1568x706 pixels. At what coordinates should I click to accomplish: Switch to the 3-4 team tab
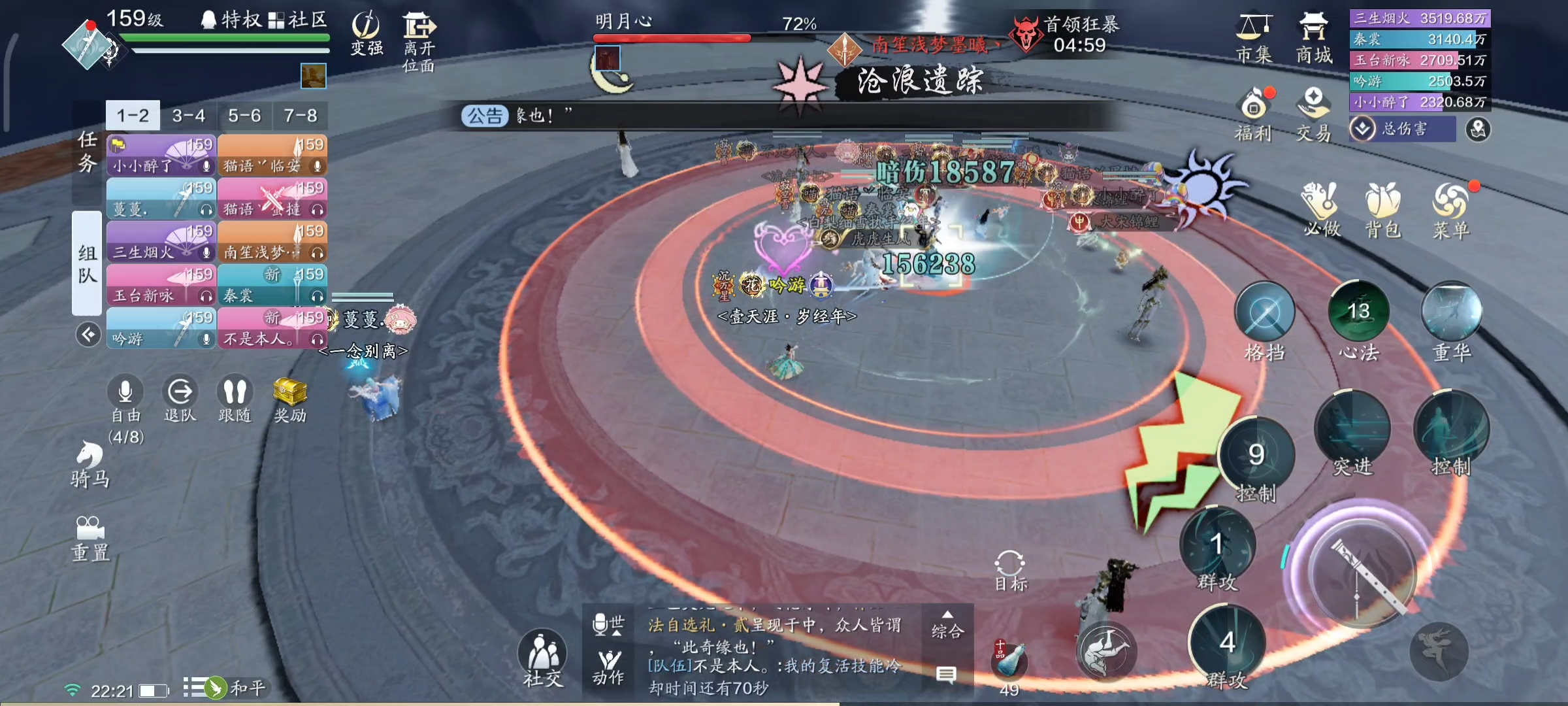[189, 116]
